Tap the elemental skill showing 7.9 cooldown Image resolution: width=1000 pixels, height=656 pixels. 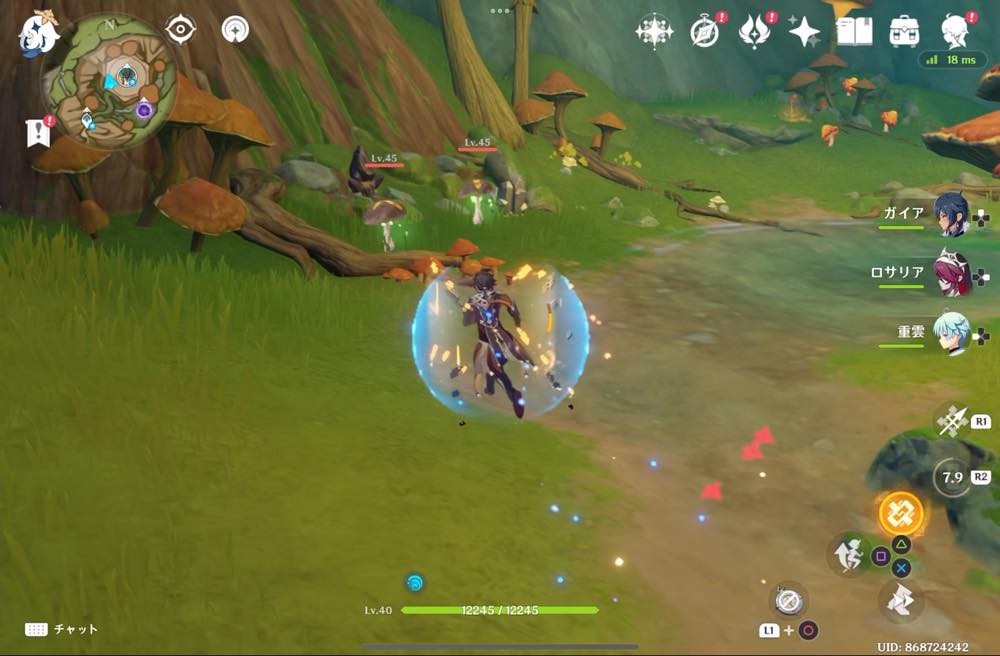[x=951, y=478]
